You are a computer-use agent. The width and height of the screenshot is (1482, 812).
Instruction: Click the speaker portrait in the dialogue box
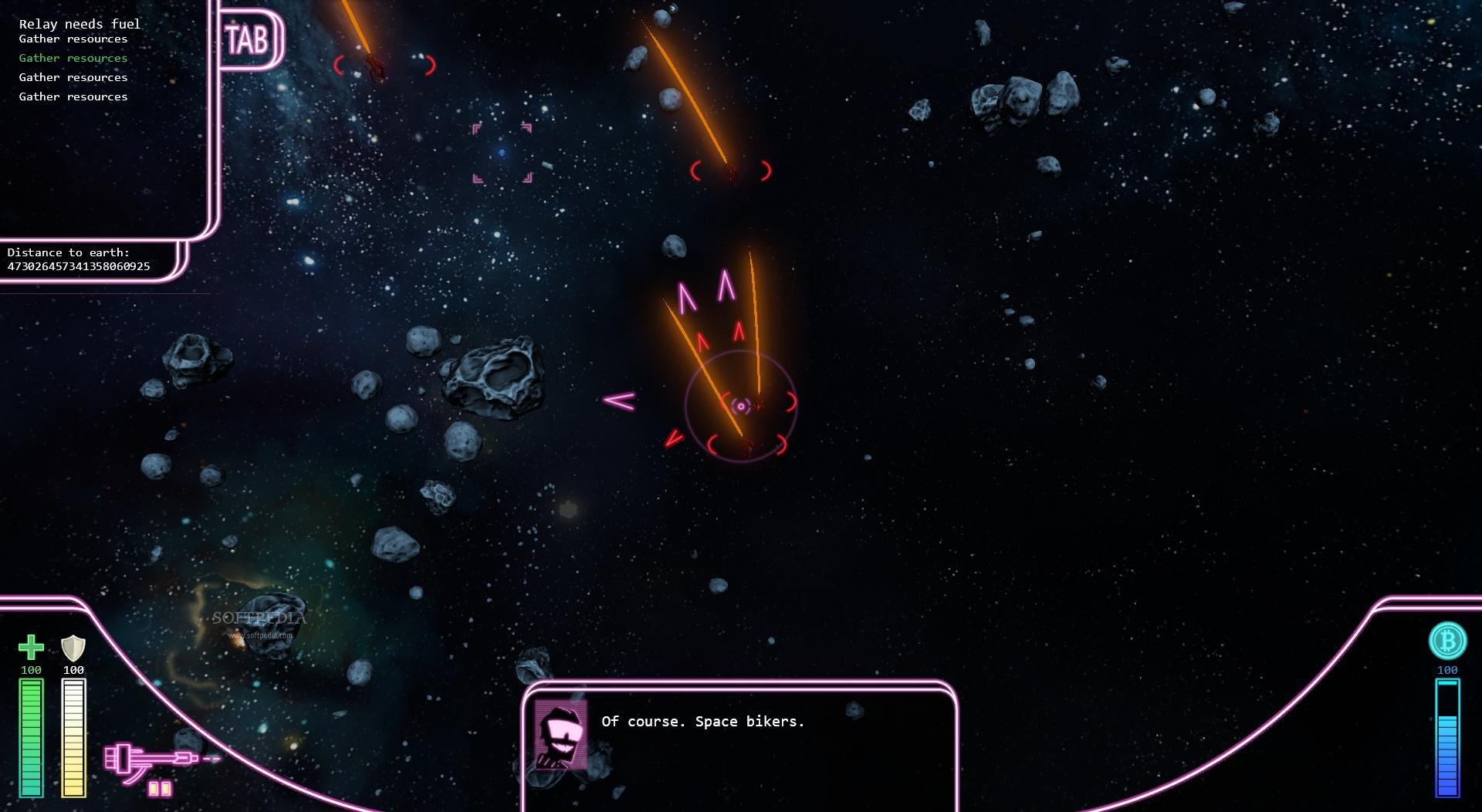[560, 735]
